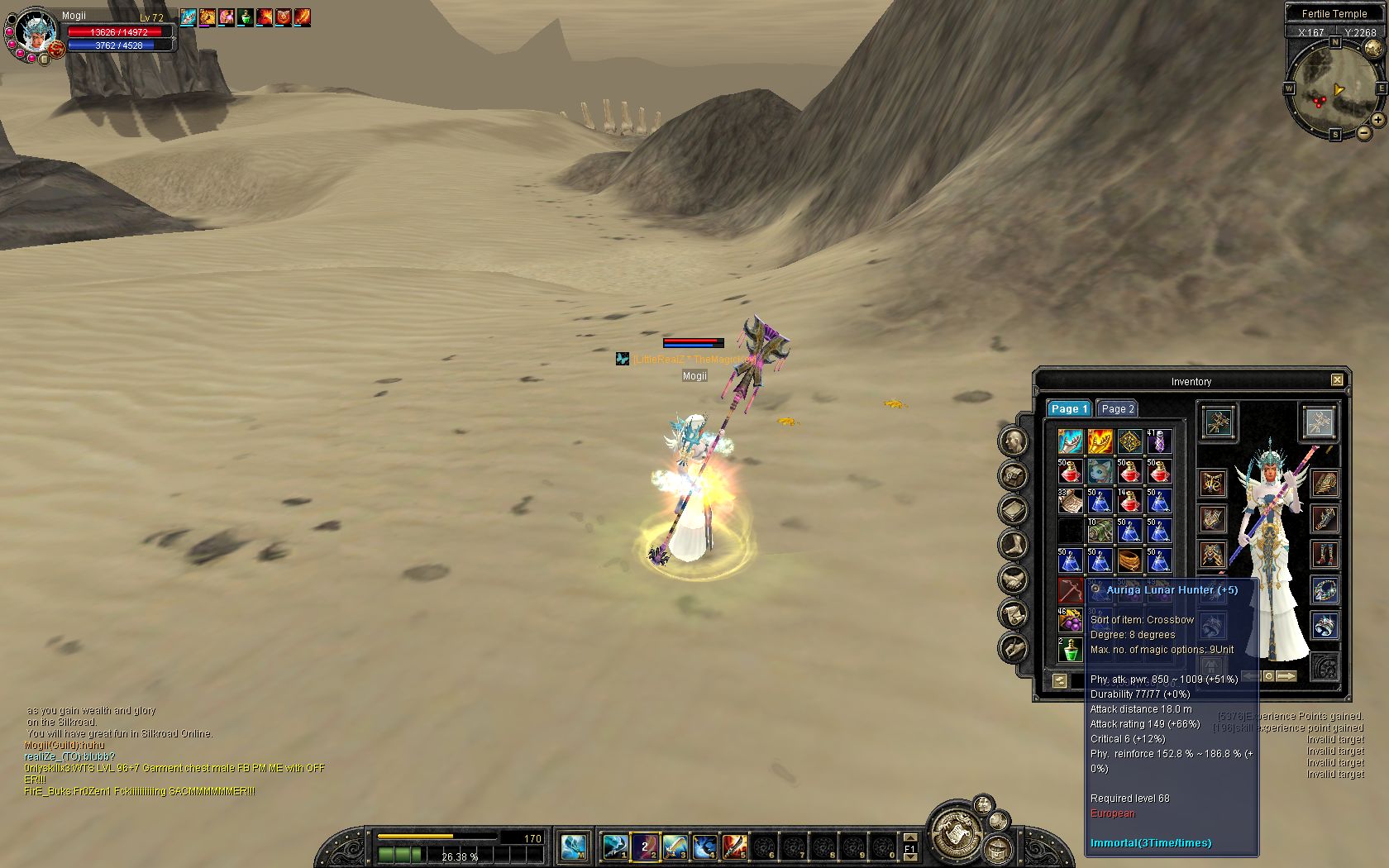Image resolution: width=1389 pixels, height=868 pixels.
Task: Click the hotbar page up arrow
Action: point(910,837)
